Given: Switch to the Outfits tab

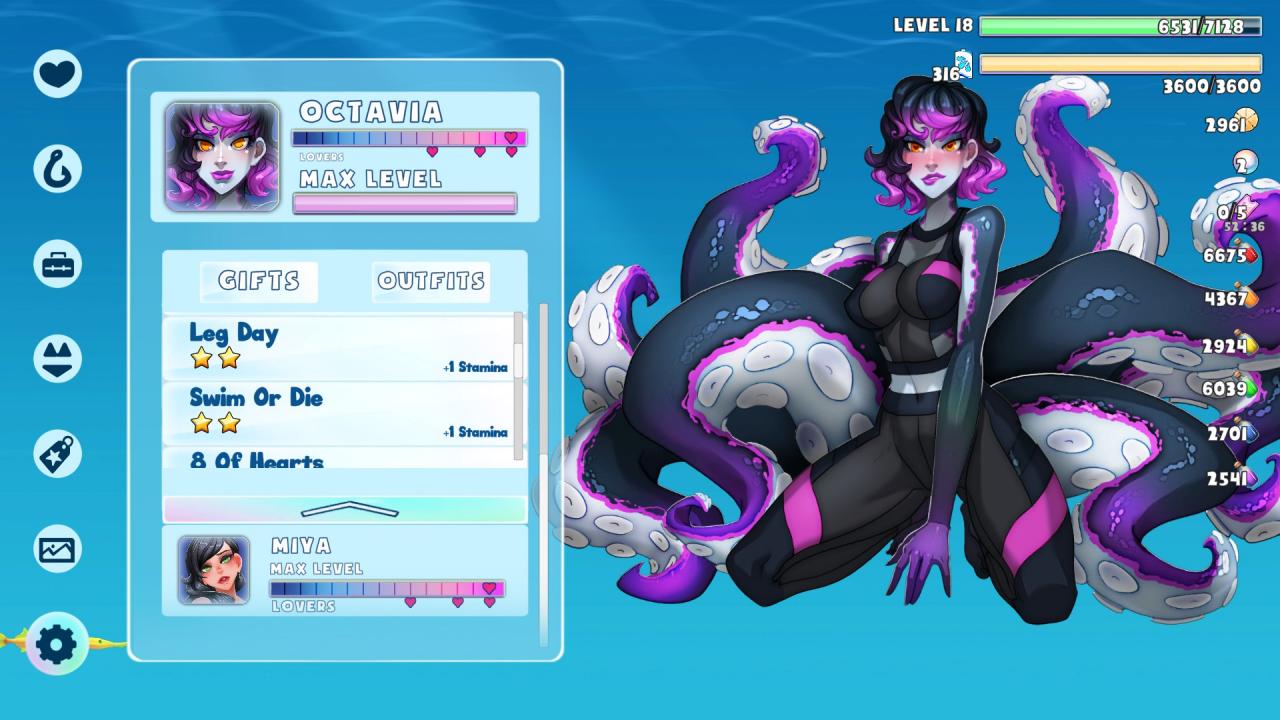Looking at the screenshot, I should [x=431, y=281].
